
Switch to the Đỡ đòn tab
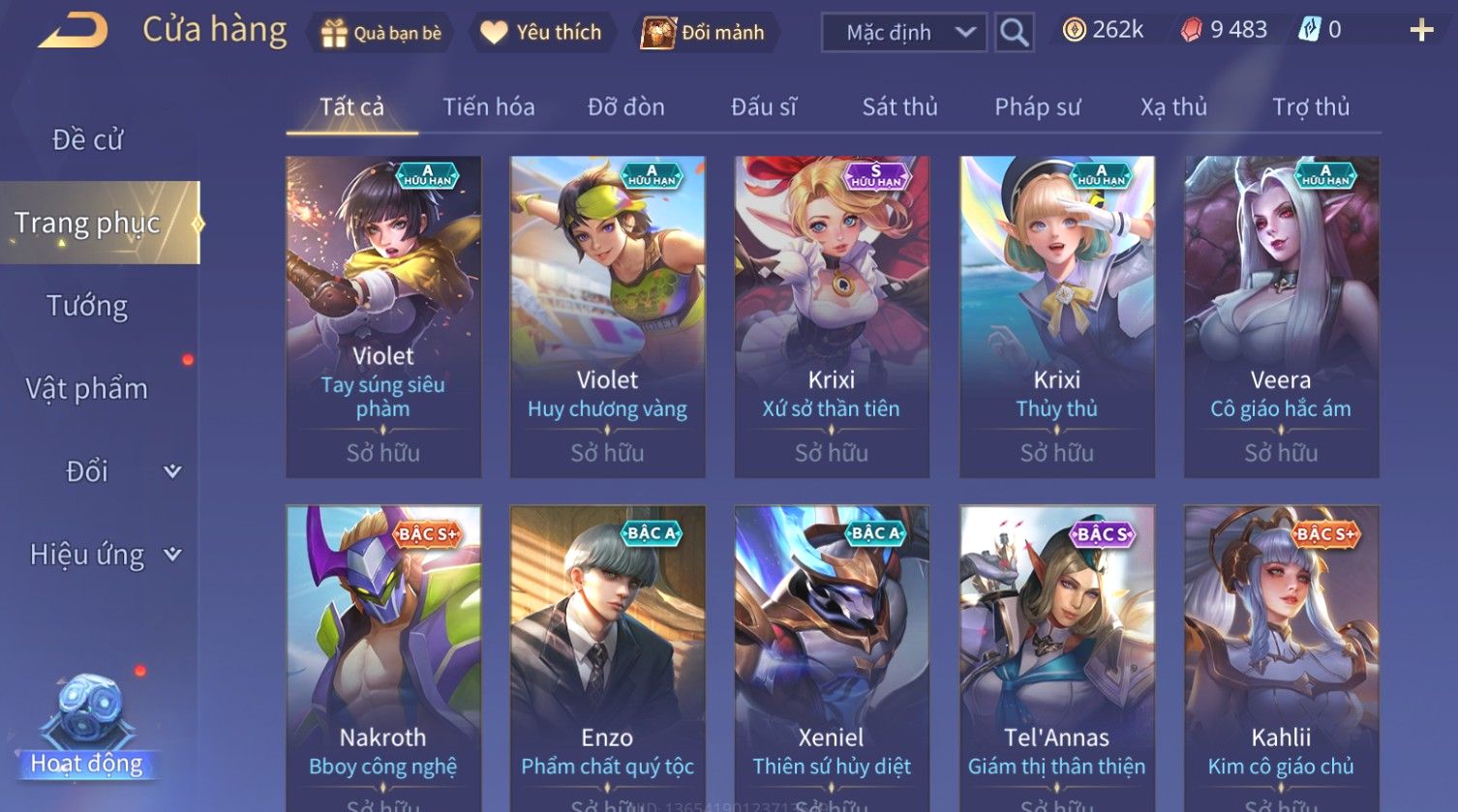coord(625,106)
